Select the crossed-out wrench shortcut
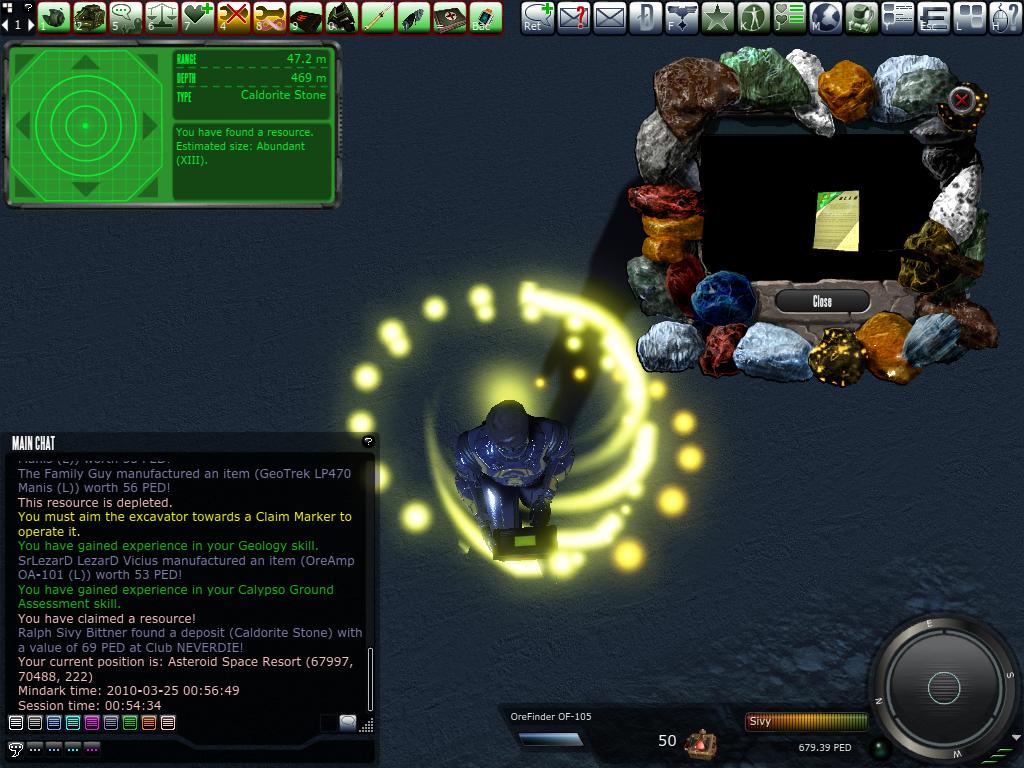 (234, 17)
